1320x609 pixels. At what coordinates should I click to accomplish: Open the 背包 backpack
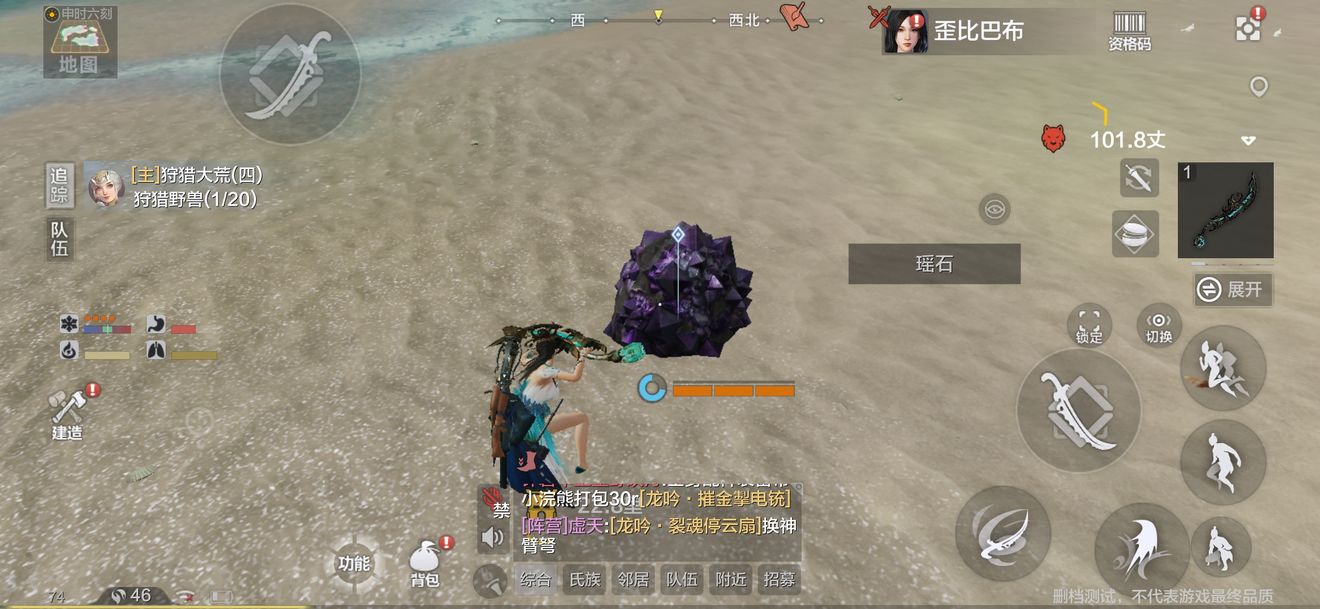[x=425, y=565]
